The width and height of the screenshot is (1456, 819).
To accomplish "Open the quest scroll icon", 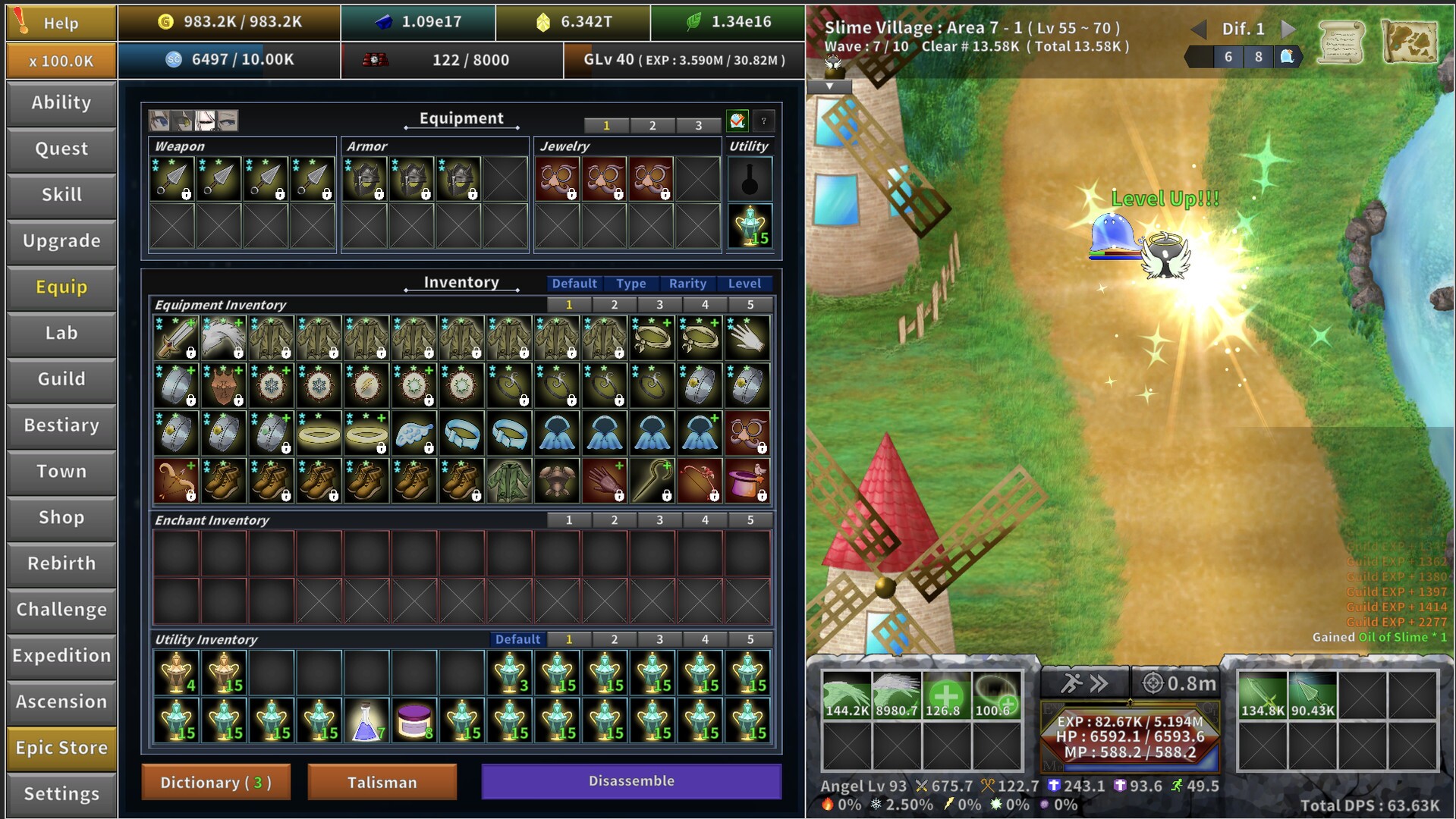I will tap(1341, 43).
